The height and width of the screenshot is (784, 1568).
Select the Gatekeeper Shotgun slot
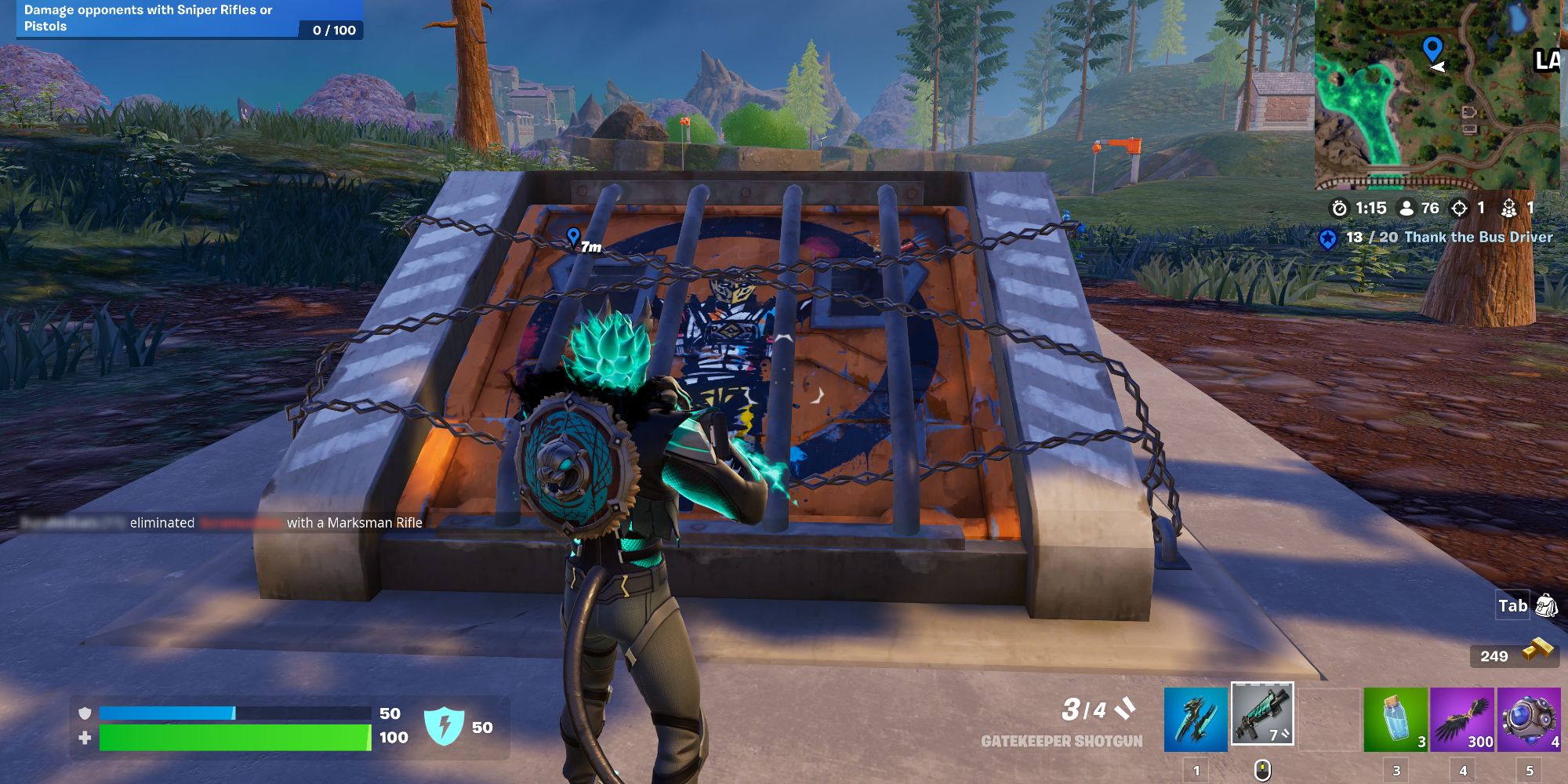click(x=1262, y=713)
